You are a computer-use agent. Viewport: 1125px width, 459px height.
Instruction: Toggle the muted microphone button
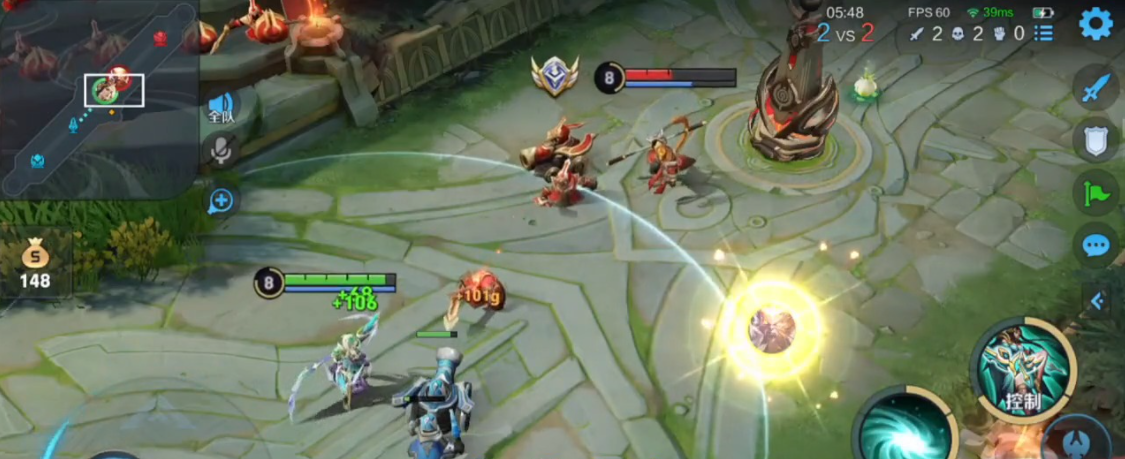[220, 152]
